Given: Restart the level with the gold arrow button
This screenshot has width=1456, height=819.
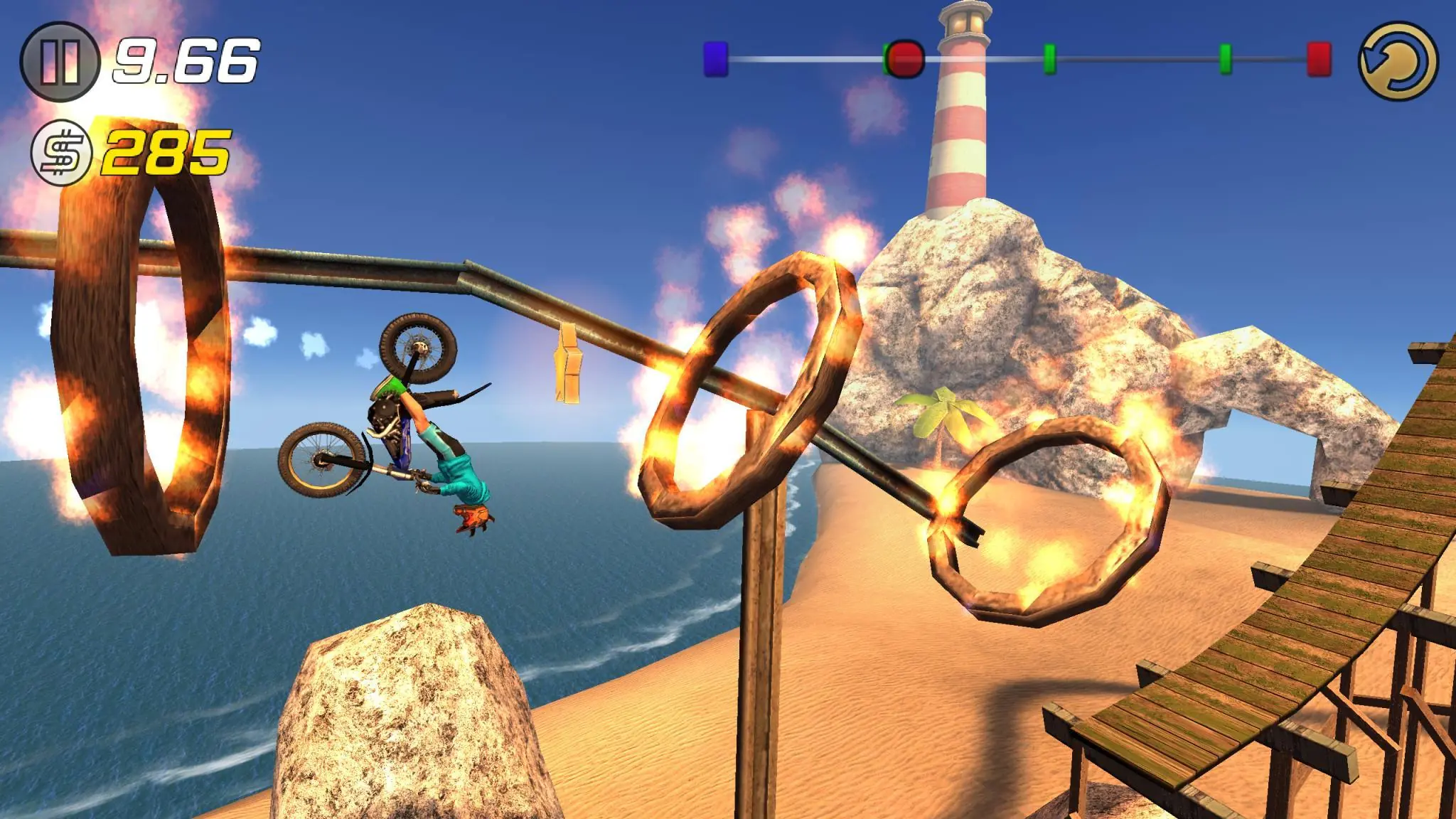Looking at the screenshot, I should [1398, 62].
